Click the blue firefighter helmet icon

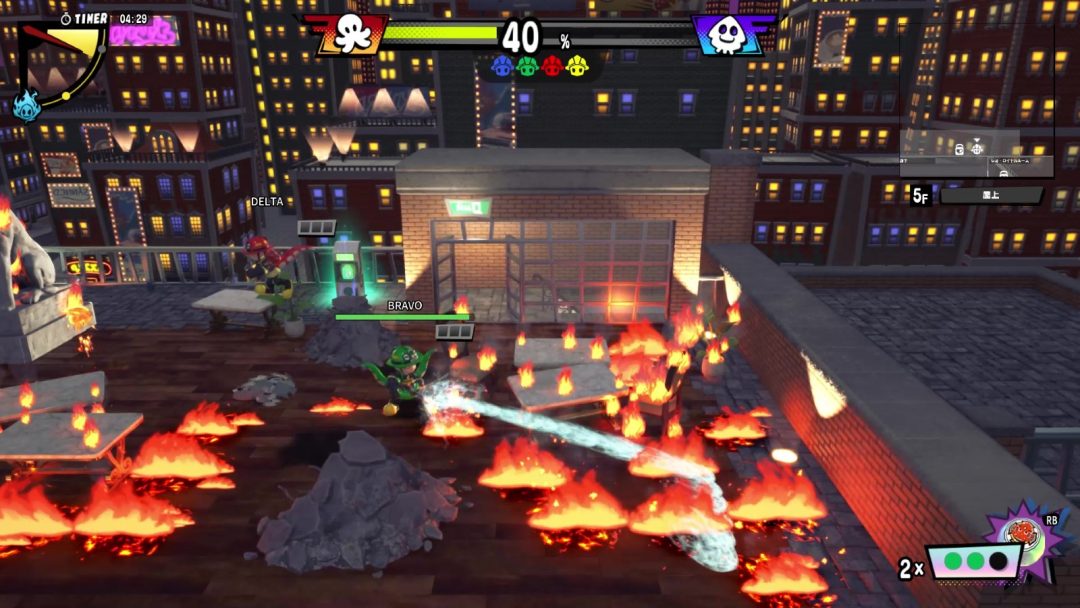point(503,66)
